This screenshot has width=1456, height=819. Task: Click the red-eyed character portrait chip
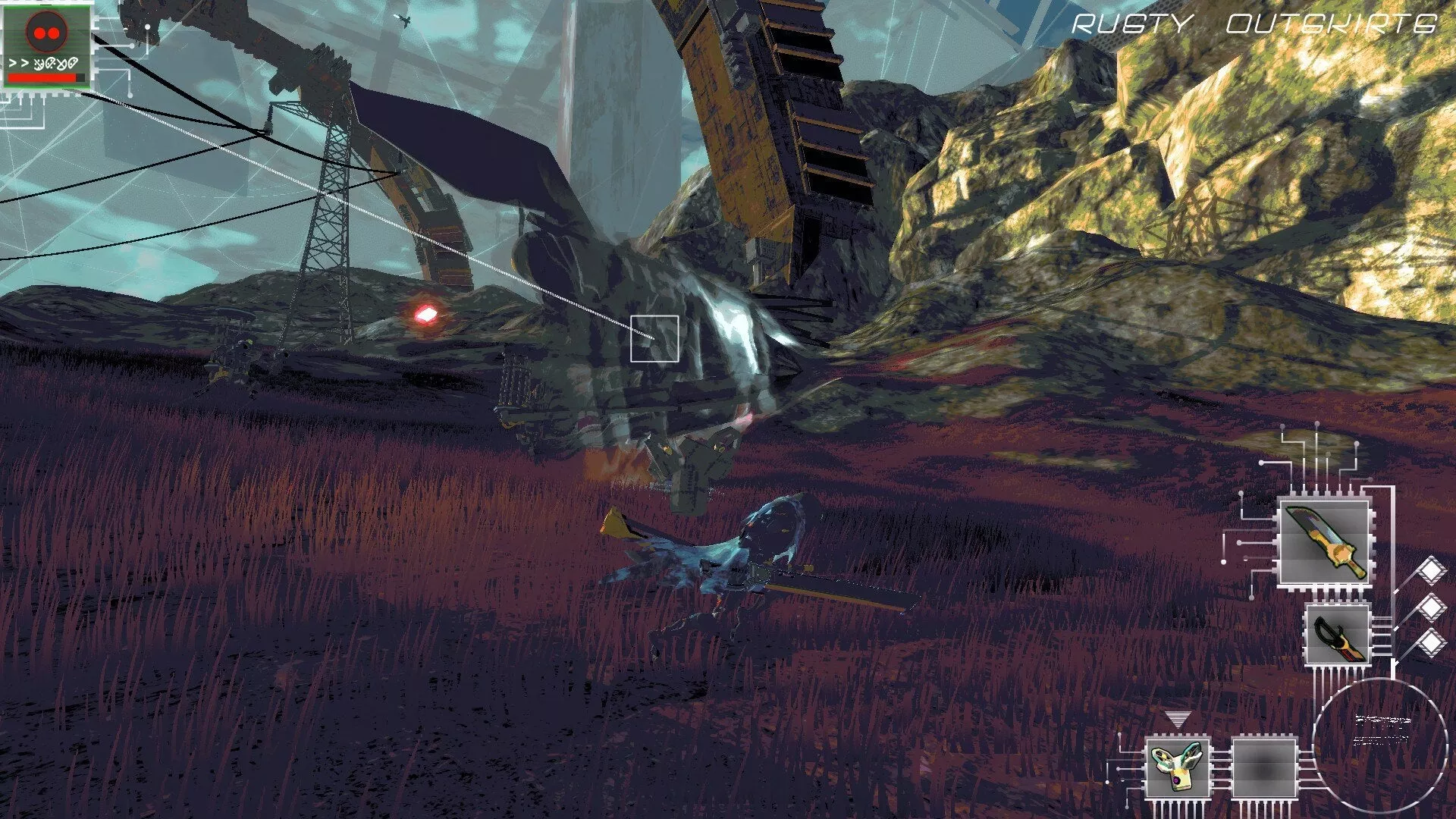47,44
